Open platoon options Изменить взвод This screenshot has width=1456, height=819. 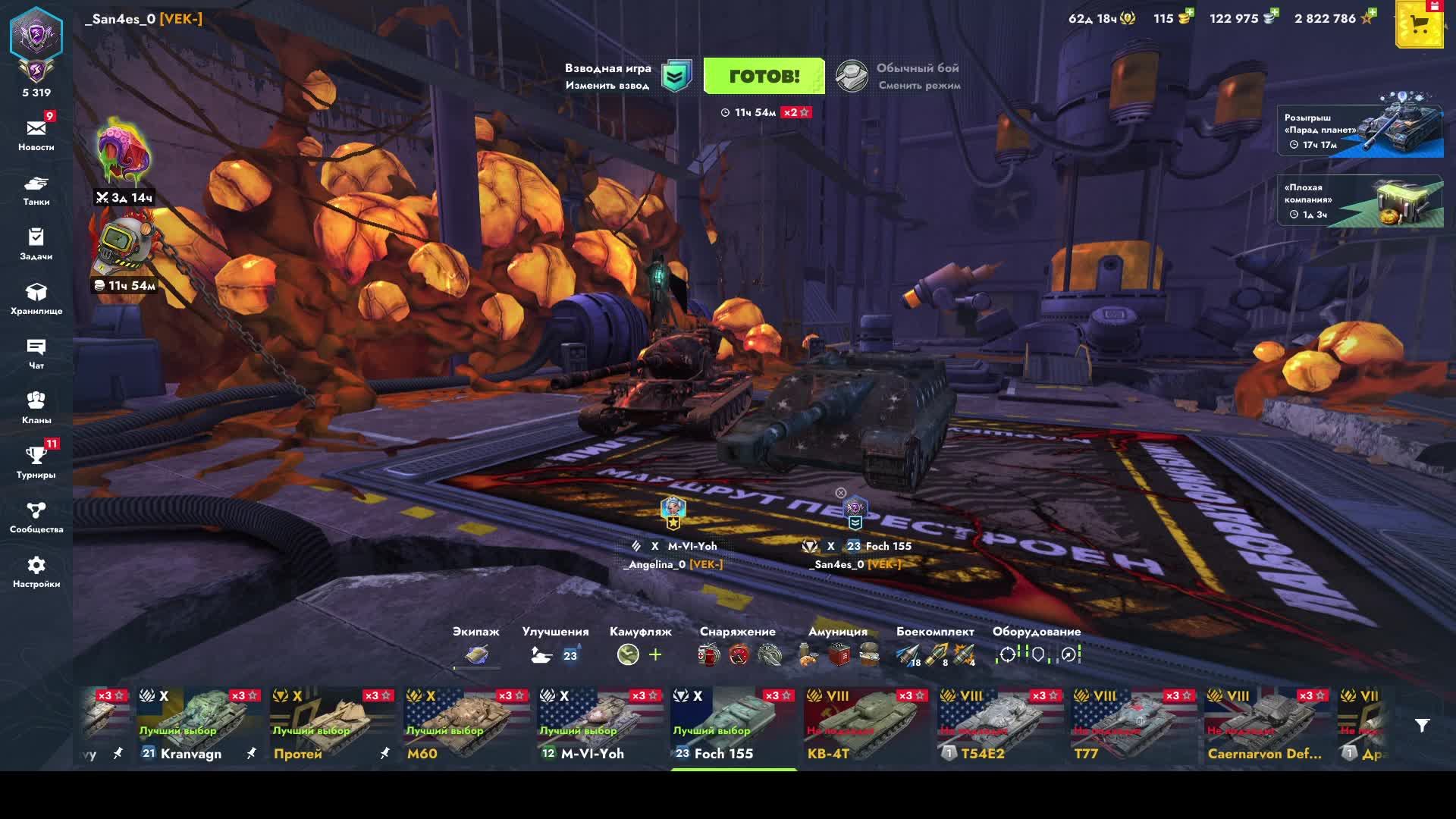pyautogui.click(x=607, y=86)
